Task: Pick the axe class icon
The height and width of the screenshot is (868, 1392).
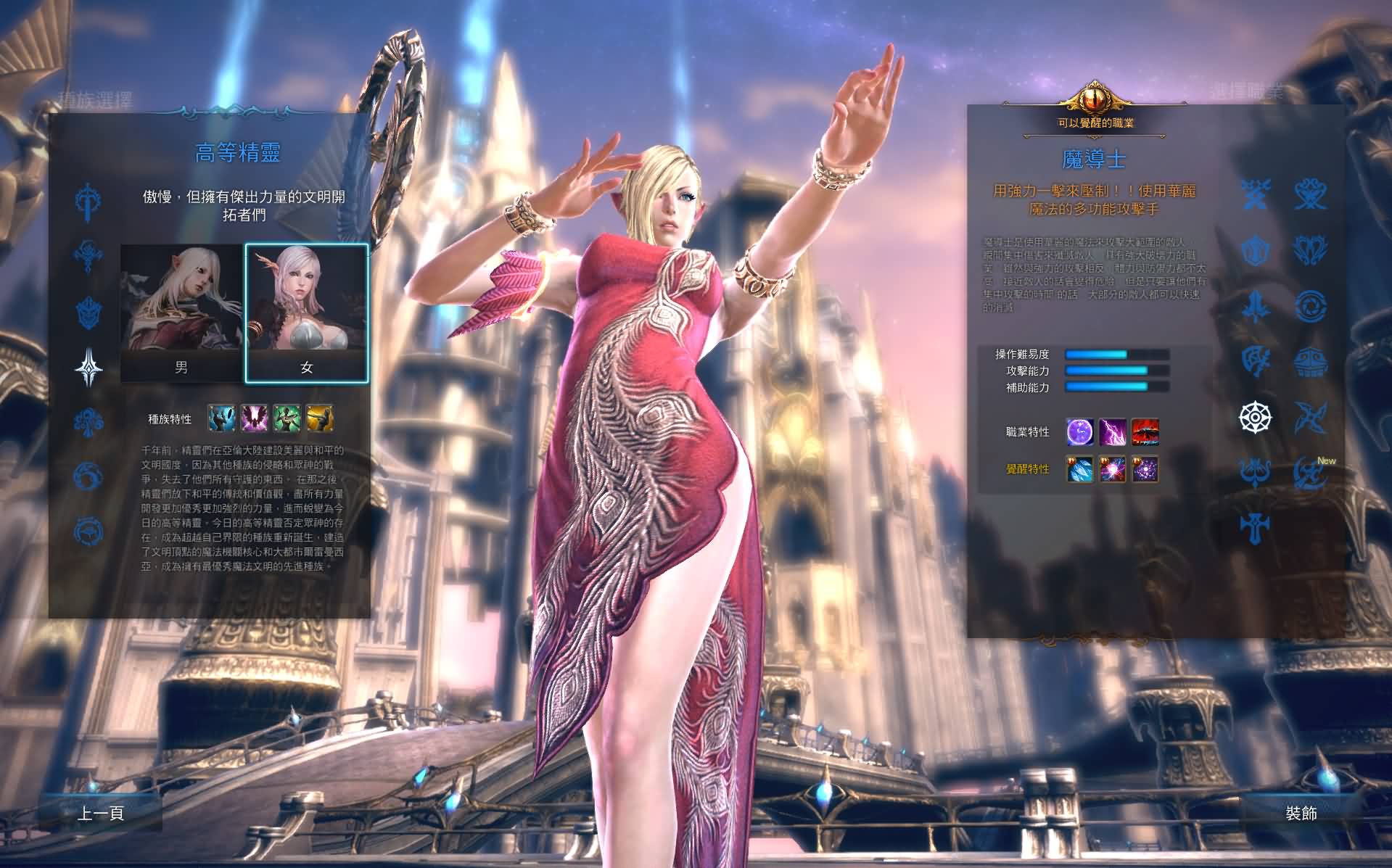Action: pyautogui.click(x=1255, y=361)
